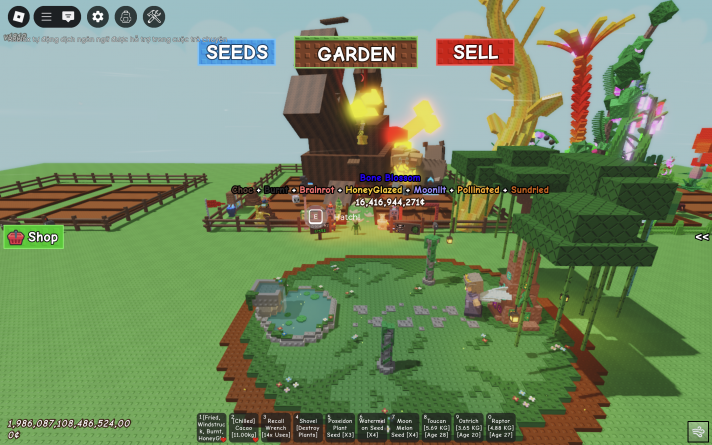The width and height of the screenshot is (712, 445).
Task: Open the Roblox main menu logo
Action: [18, 16]
